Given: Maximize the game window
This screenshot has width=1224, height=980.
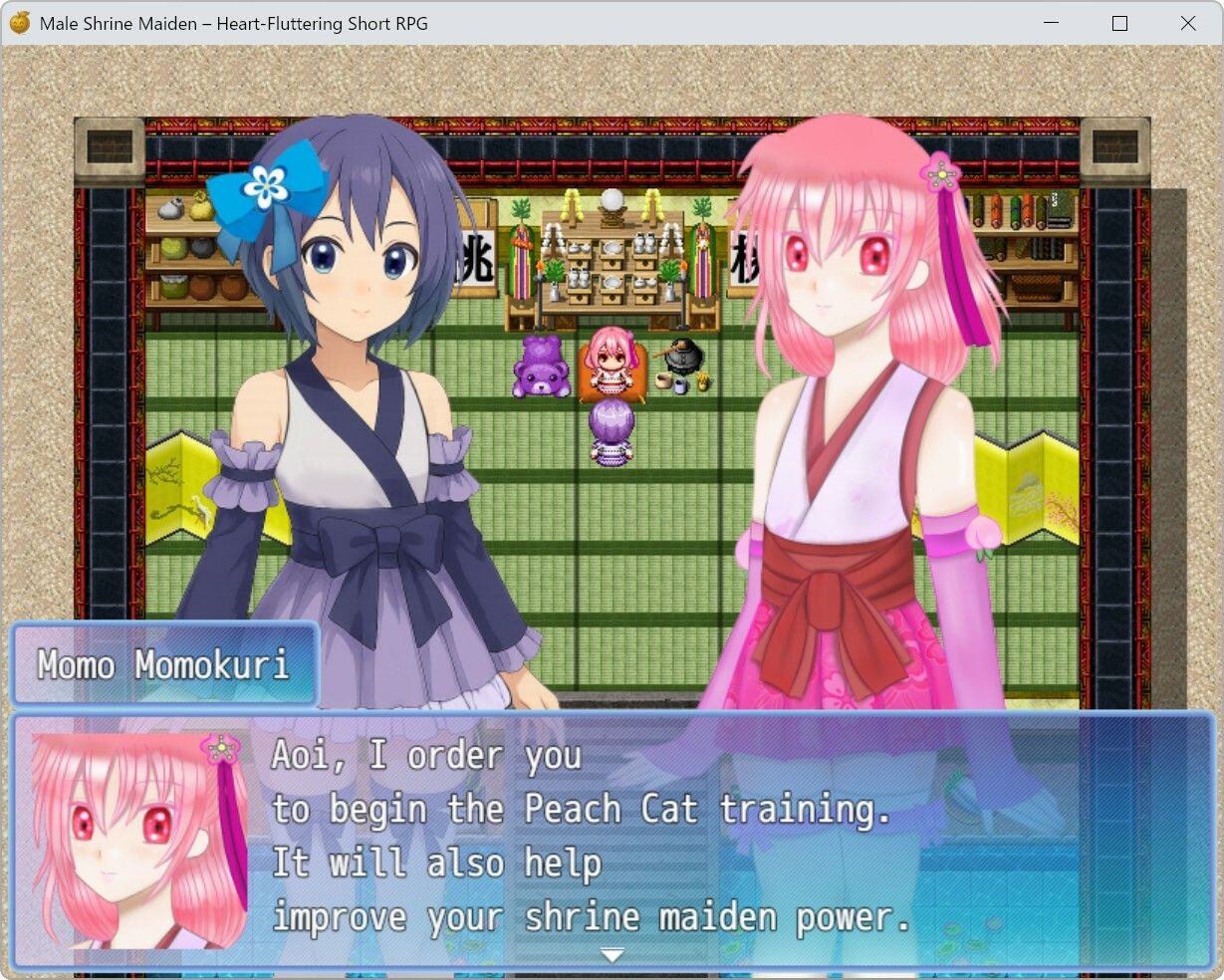Looking at the screenshot, I should coord(1119,23).
